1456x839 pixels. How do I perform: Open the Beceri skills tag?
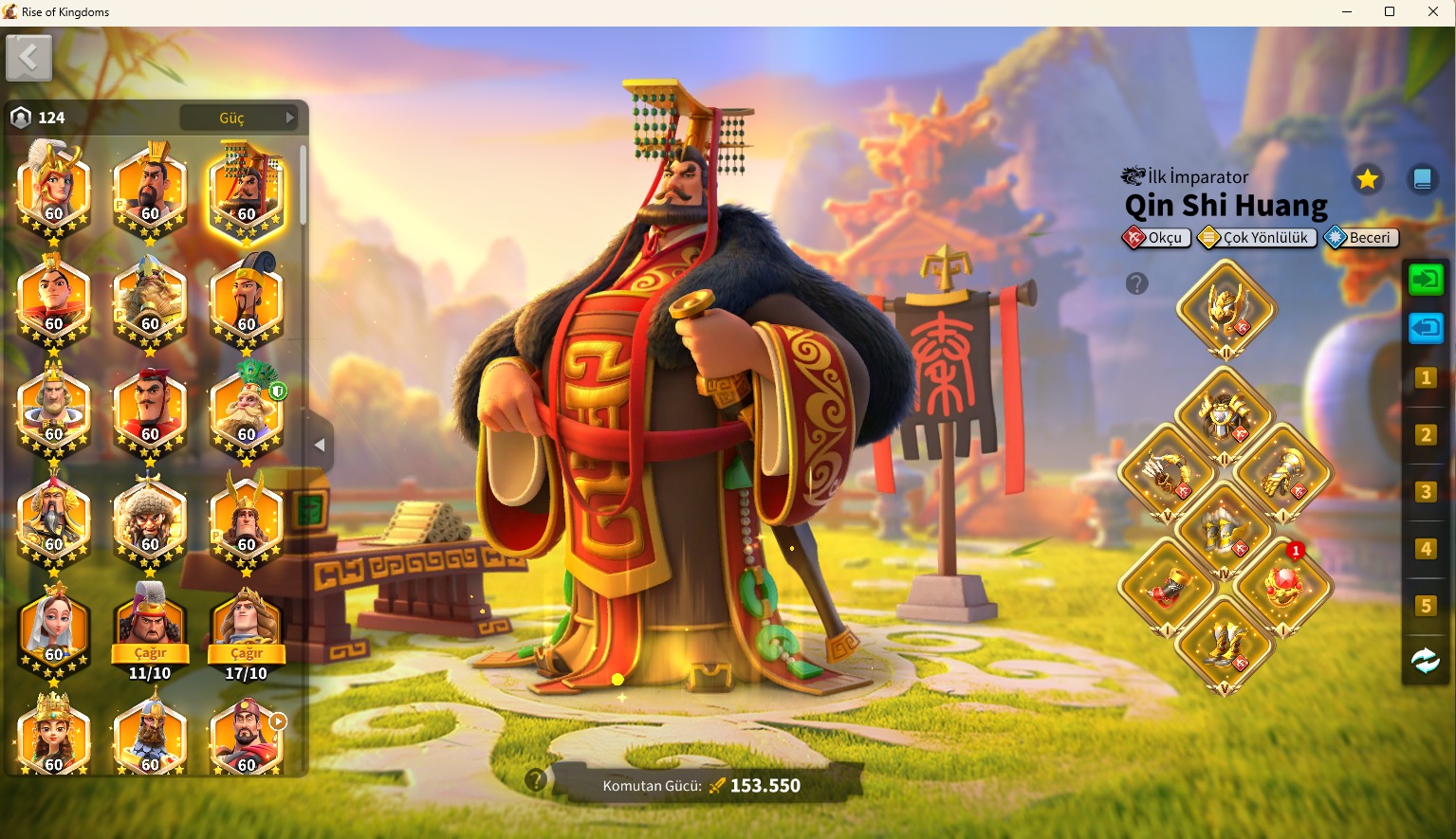click(x=1361, y=238)
